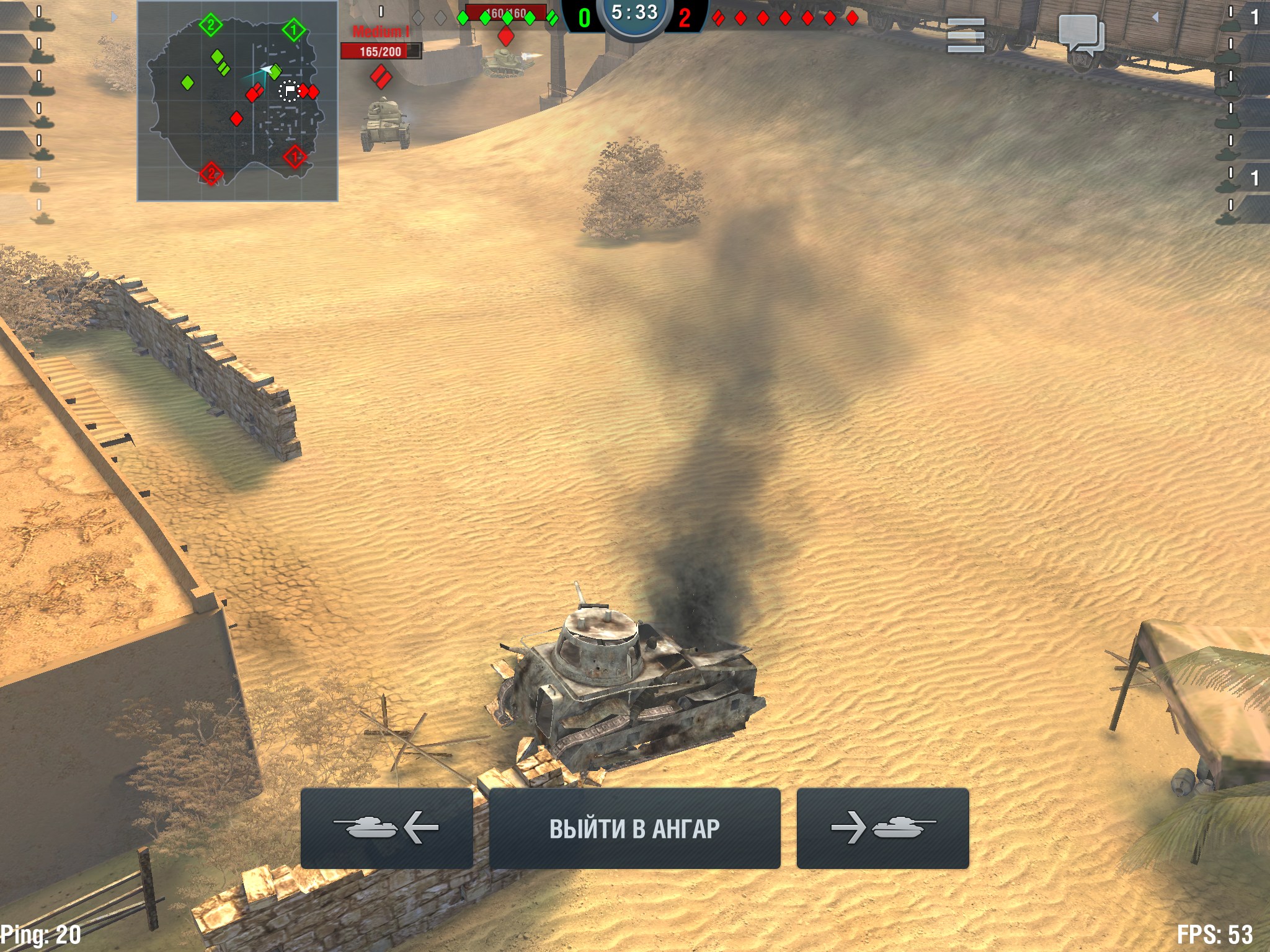The width and height of the screenshot is (1270, 952).
Task: Tap the battlefield minimap
Action: (x=238, y=101)
